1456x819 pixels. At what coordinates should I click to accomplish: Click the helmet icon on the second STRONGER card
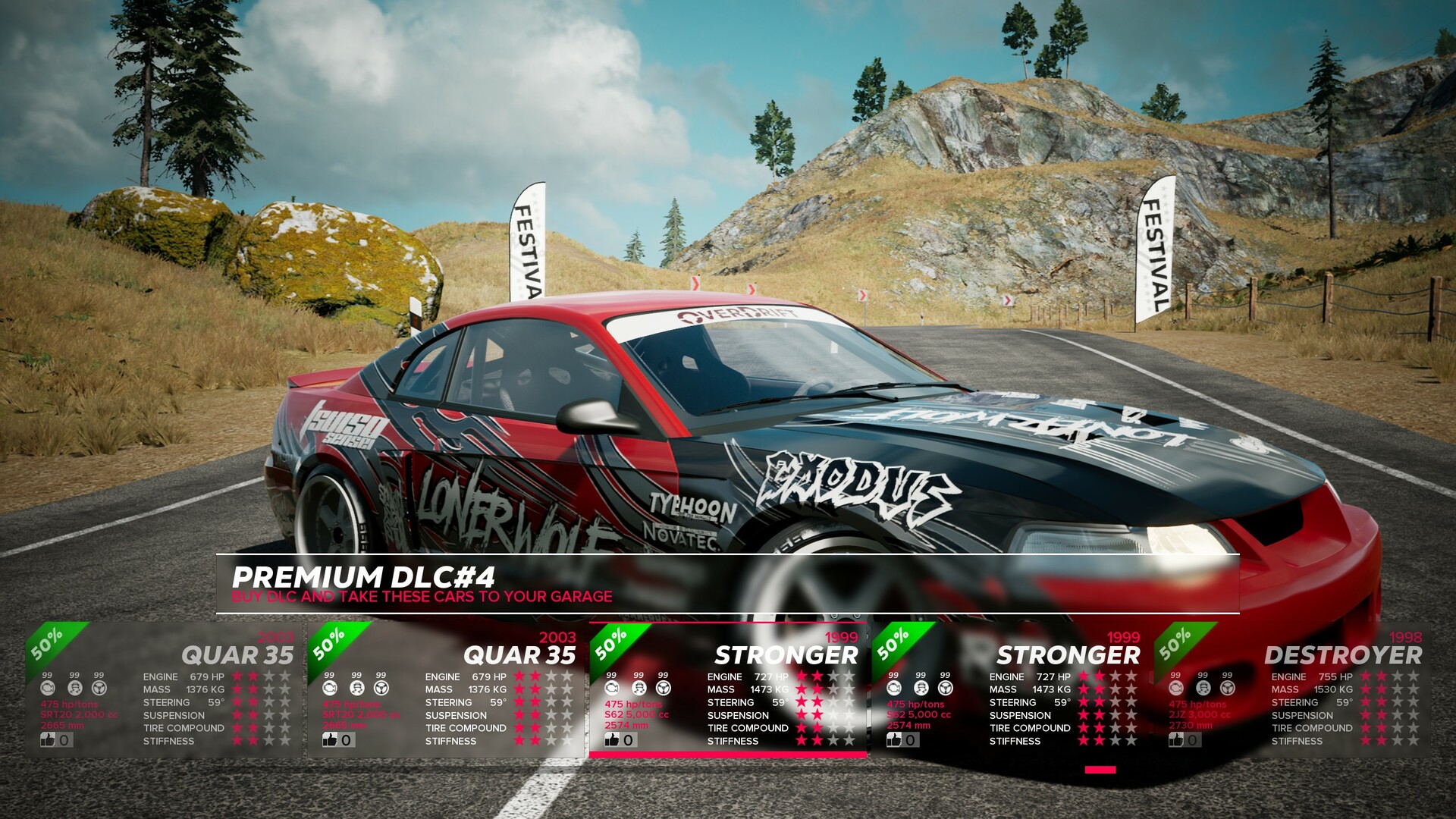click(x=921, y=687)
